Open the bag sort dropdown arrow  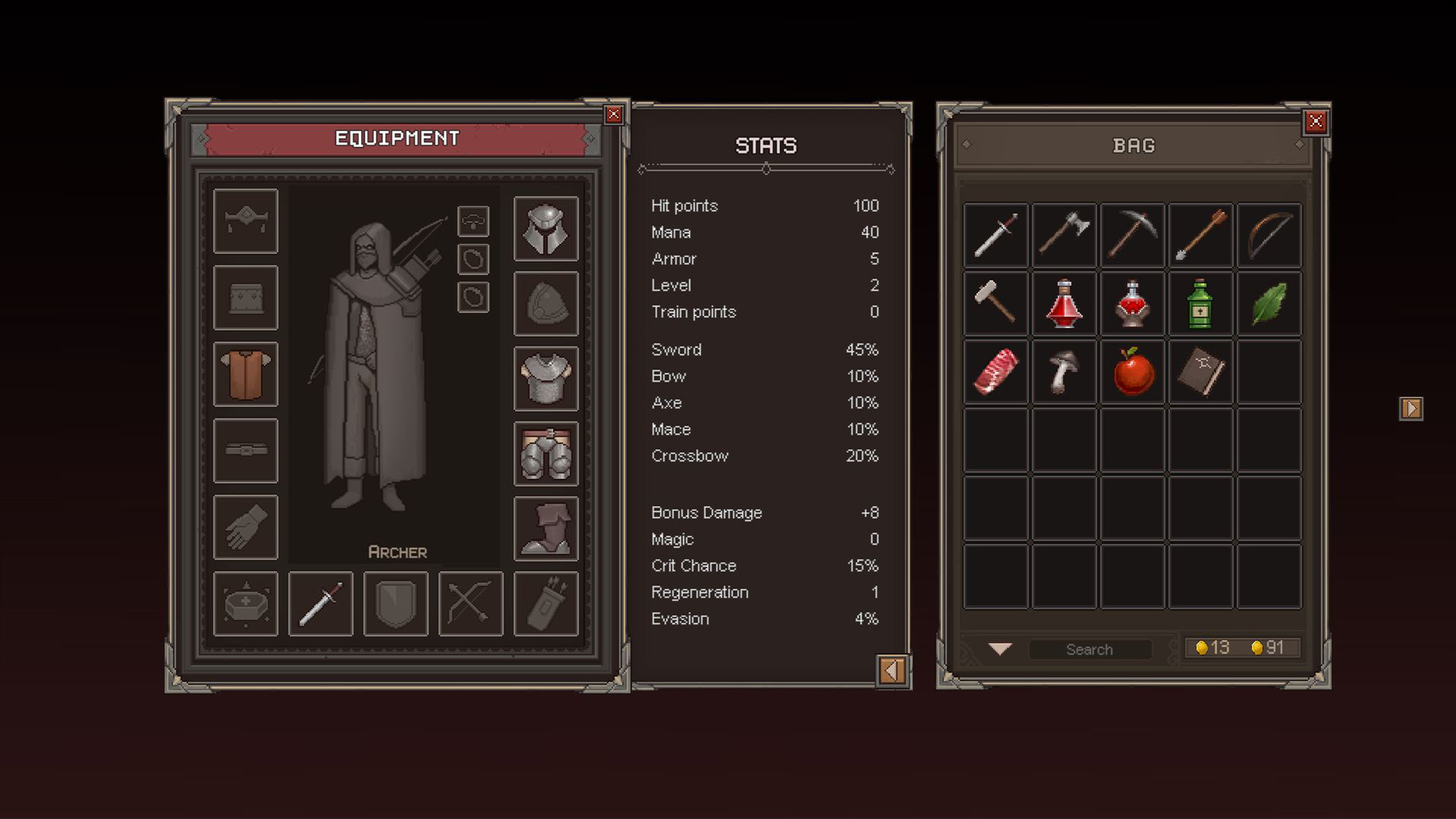pos(1000,649)
